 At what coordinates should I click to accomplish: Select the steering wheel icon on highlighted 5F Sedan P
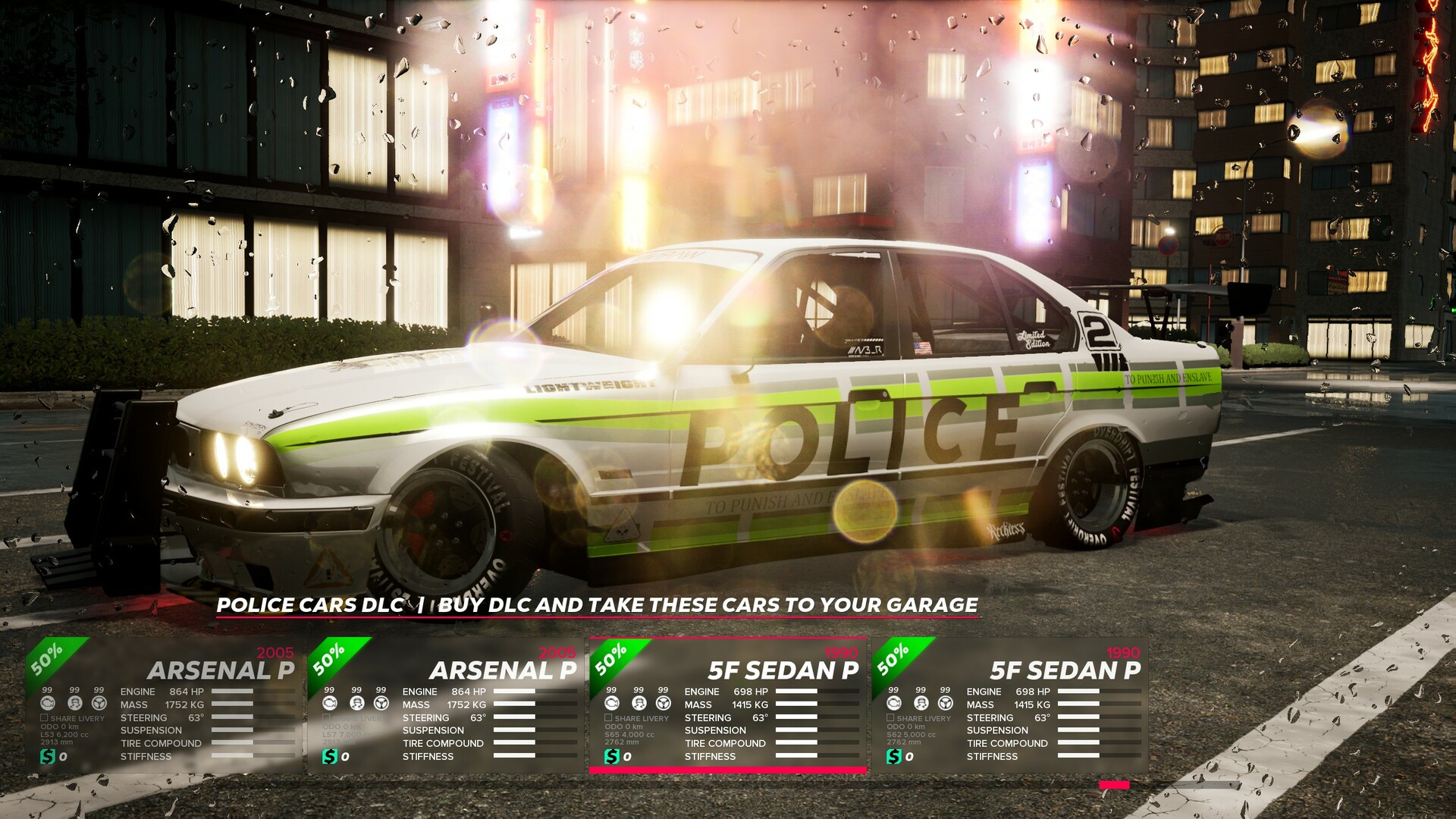[x=664, y=704]
